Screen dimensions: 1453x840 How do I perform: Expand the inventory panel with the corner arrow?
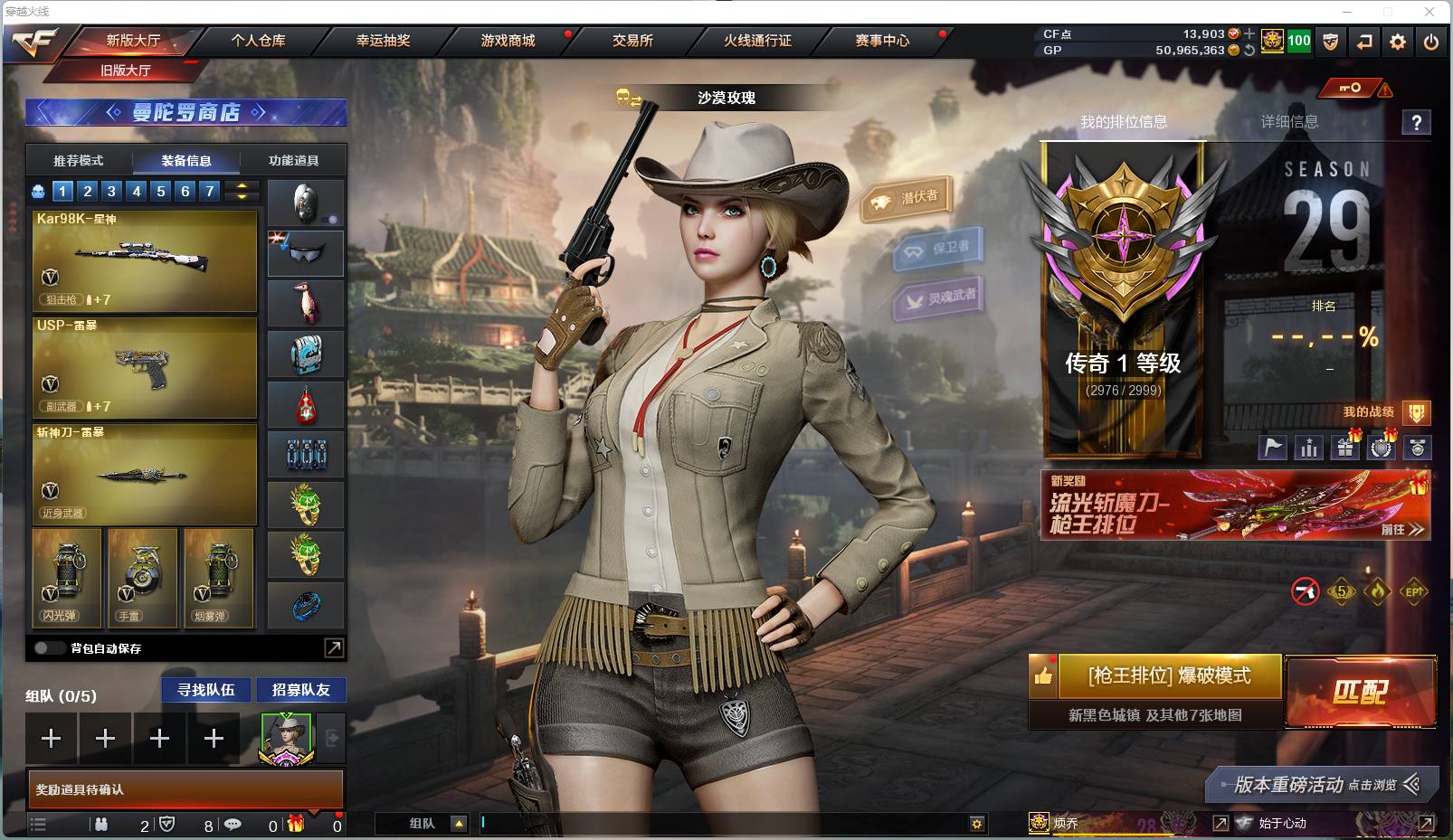[x=333, y=648]
